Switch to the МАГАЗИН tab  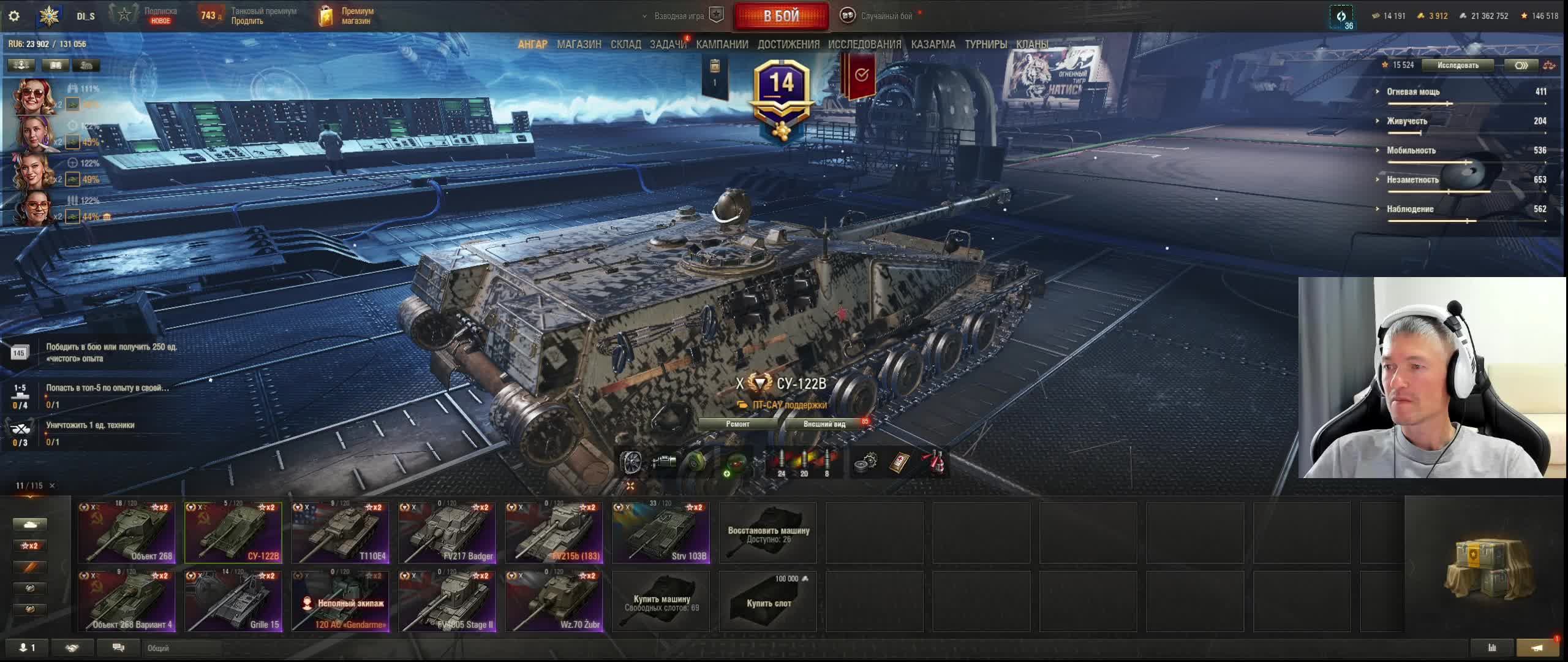click(x=579, y=44)
